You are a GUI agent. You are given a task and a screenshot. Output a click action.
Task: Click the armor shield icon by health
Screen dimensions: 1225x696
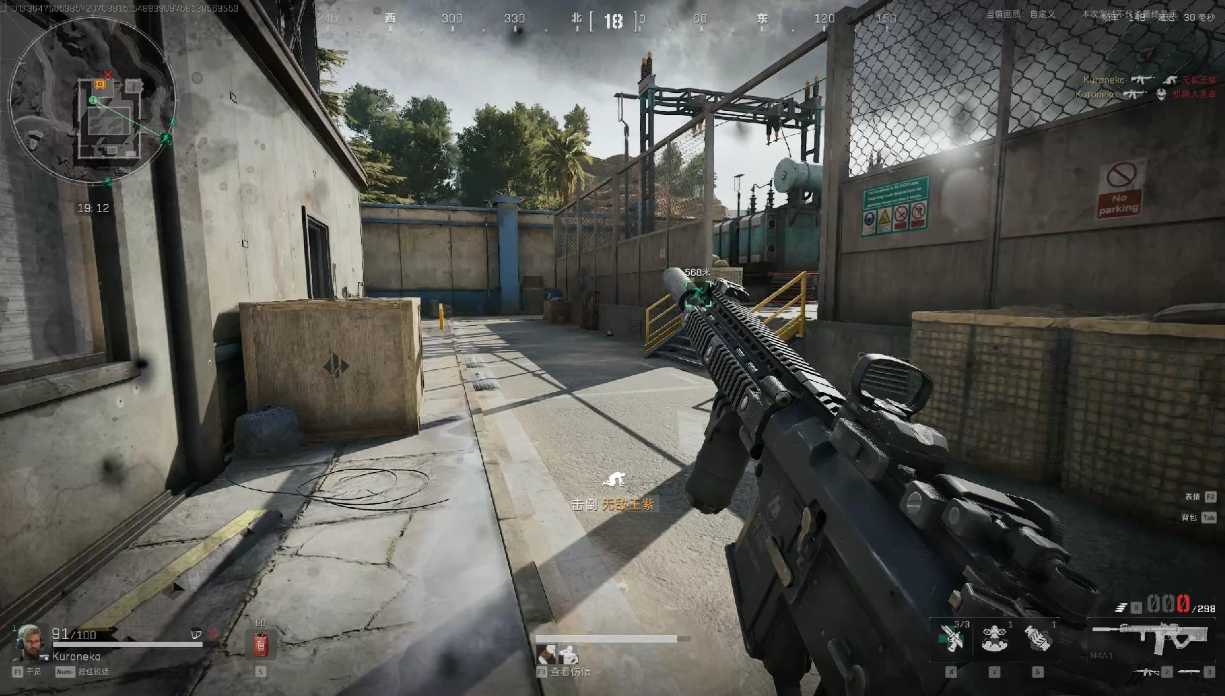(x=196, y=633)
